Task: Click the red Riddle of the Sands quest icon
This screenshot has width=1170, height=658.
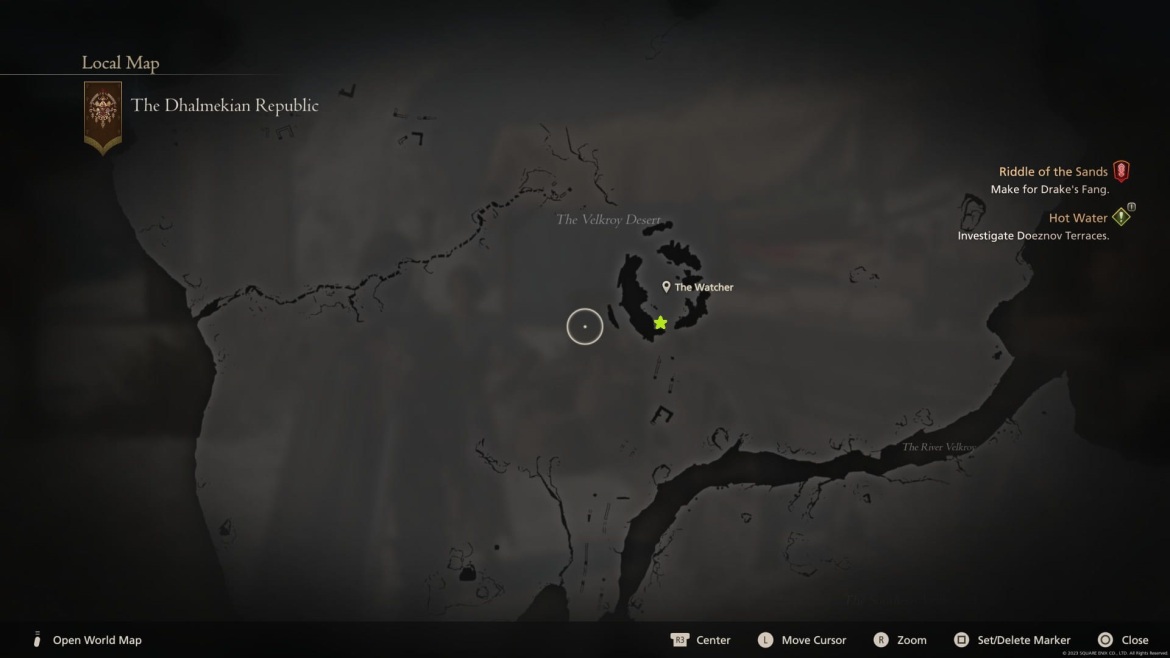Action: 1121,171
